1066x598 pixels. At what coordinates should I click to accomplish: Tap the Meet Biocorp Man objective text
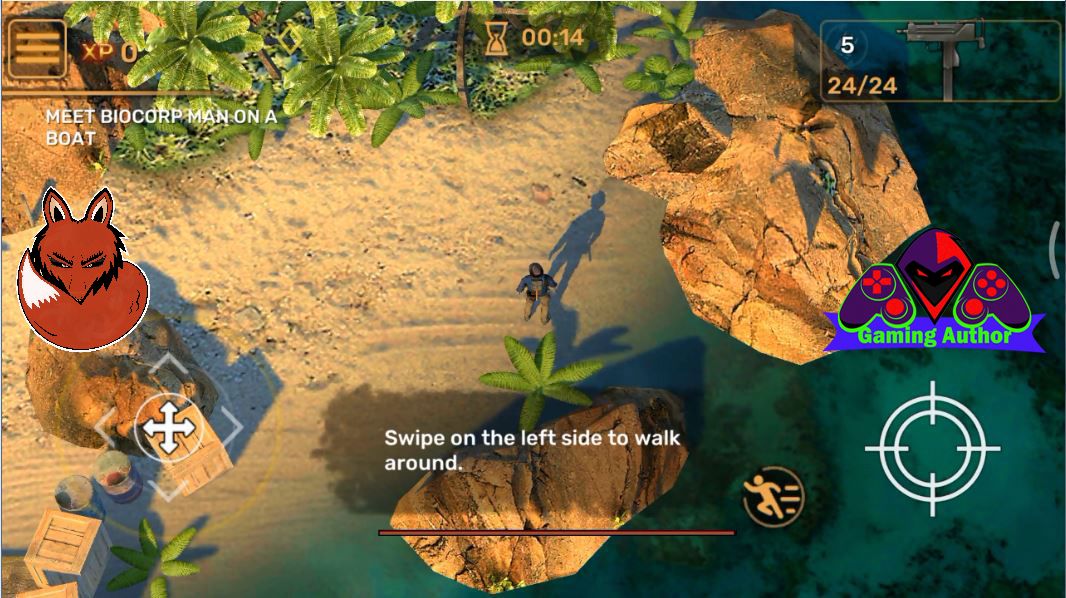(160, 127)
